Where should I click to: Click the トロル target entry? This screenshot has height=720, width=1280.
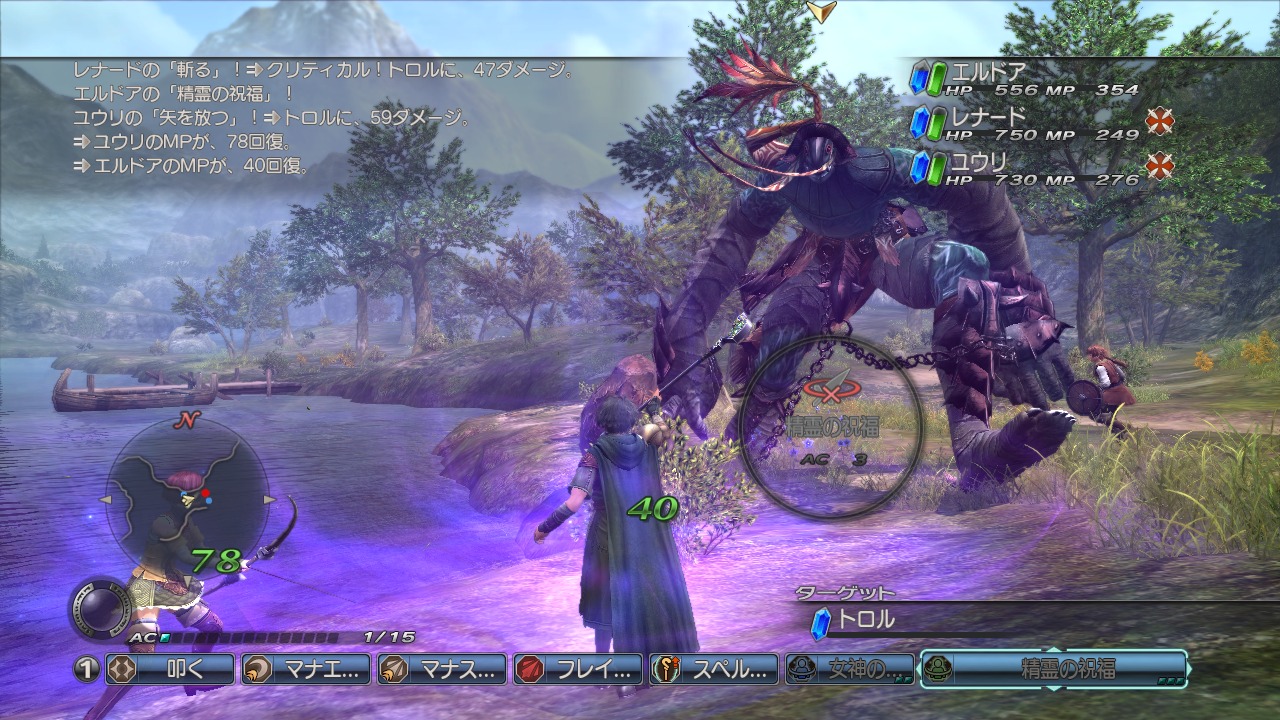point(865,620)
